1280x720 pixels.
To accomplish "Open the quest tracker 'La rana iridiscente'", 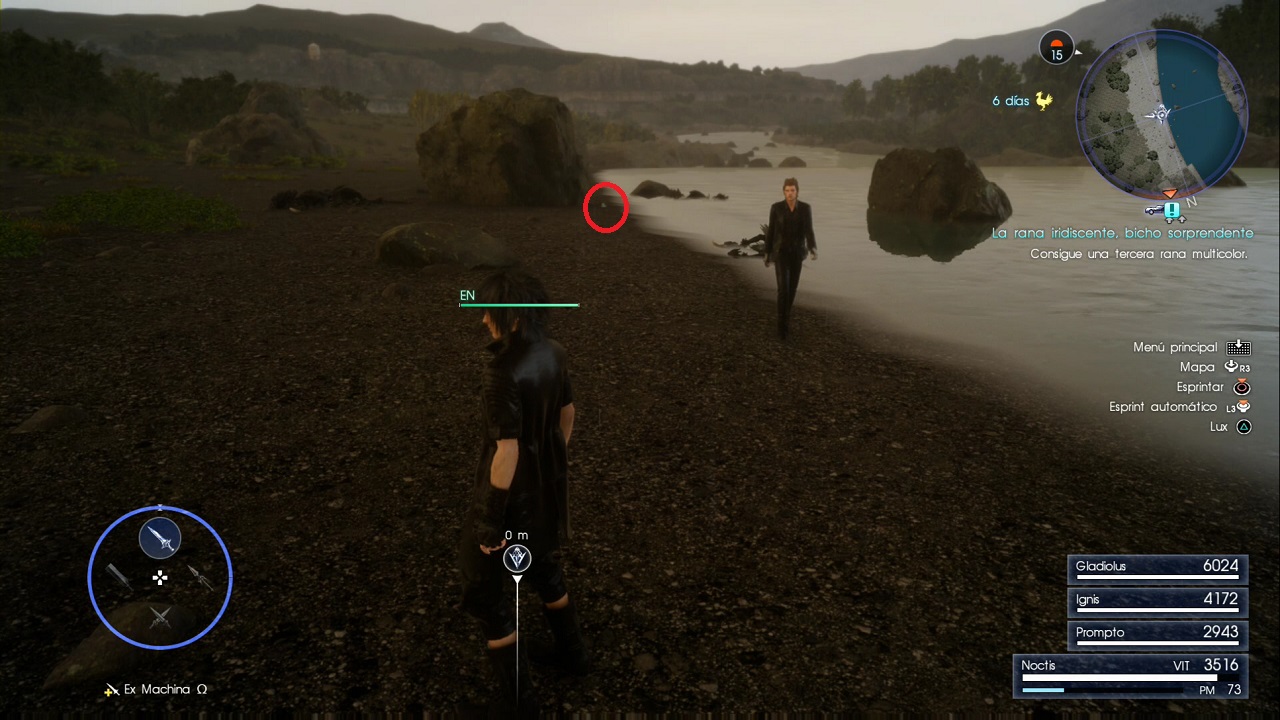I will (x=1121, y=233).
